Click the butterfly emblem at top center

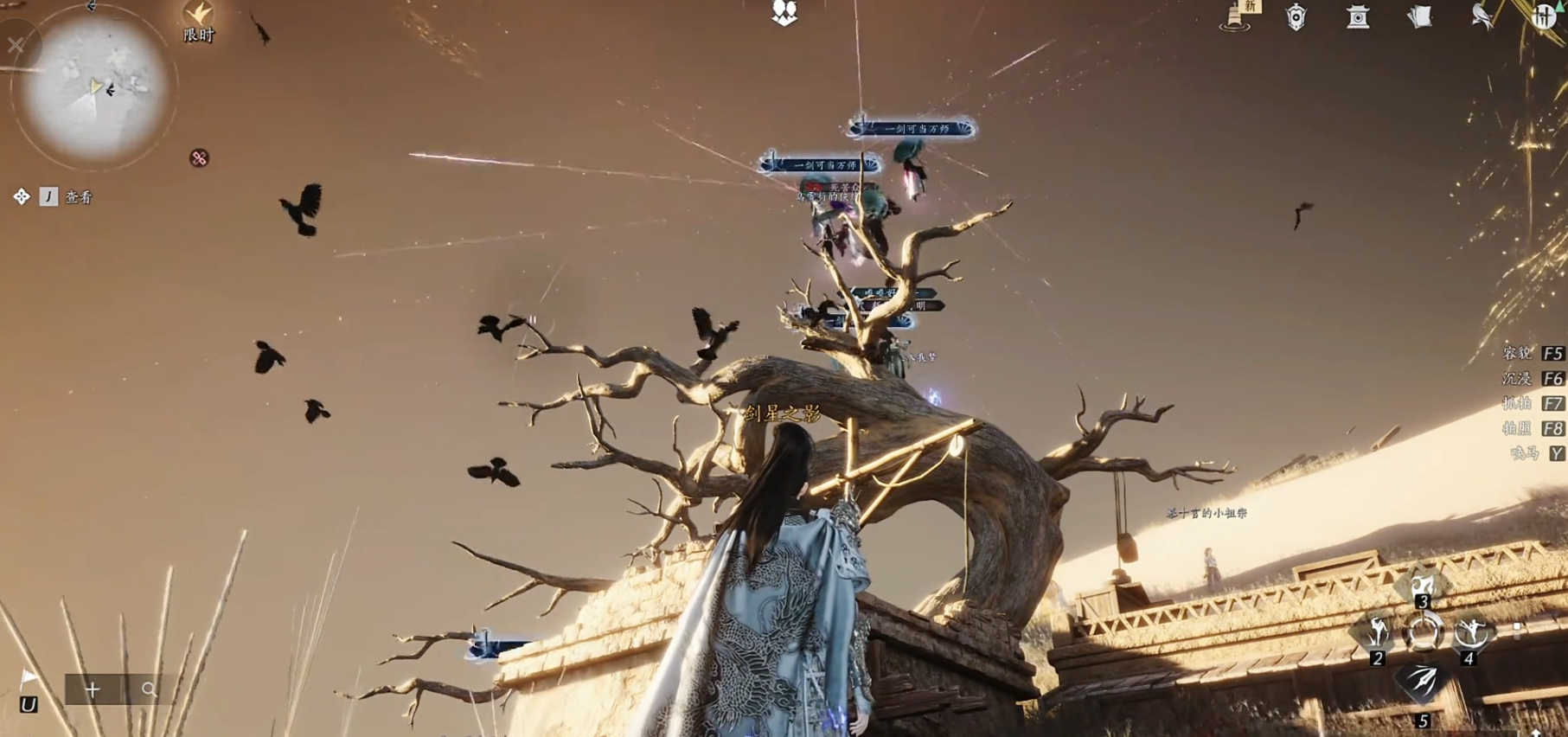tap(784, 12)
